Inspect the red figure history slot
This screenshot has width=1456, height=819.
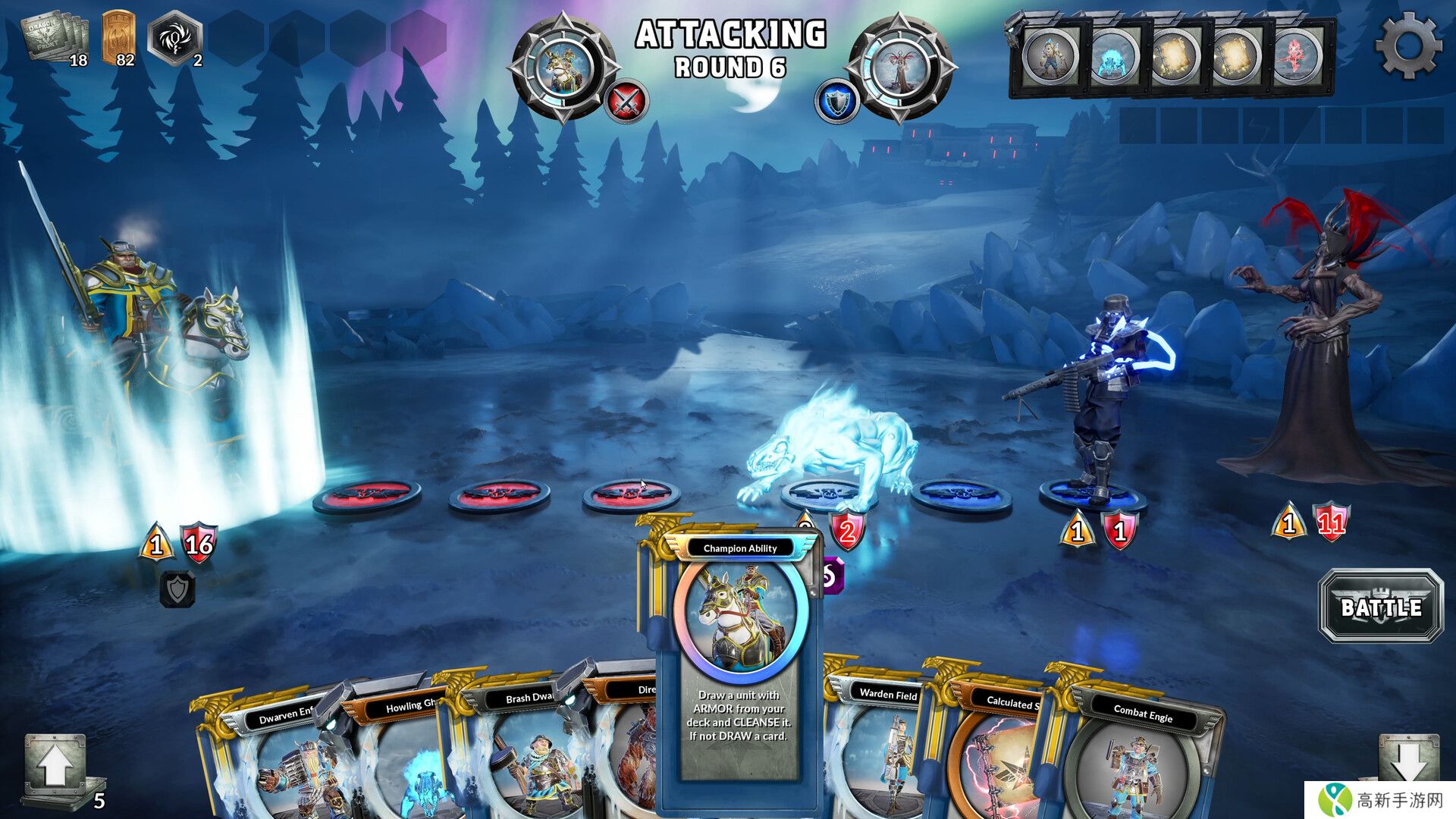[1297, 57]
